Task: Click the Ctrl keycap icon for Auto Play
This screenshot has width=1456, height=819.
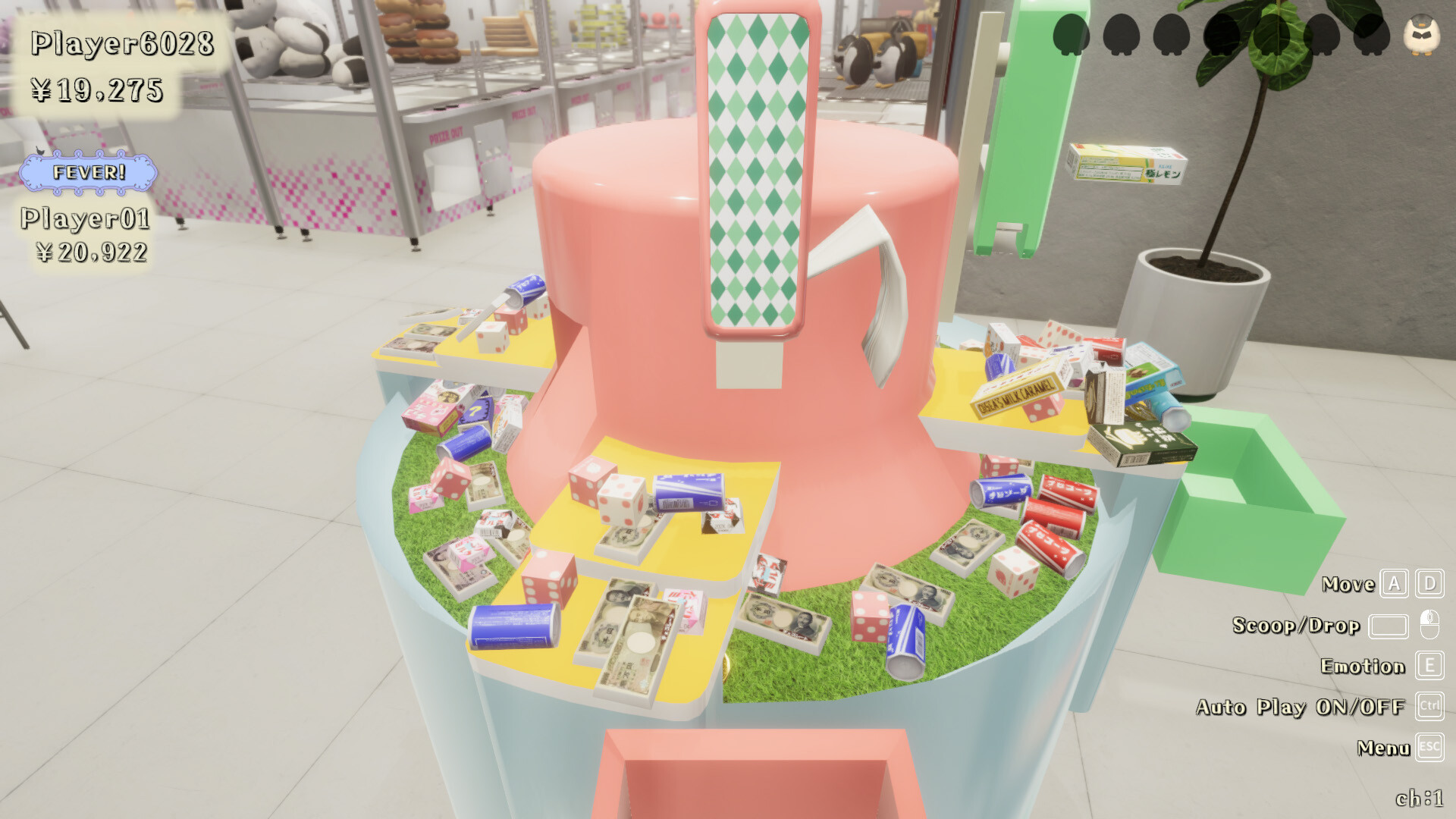Action: click(1430, 708)
